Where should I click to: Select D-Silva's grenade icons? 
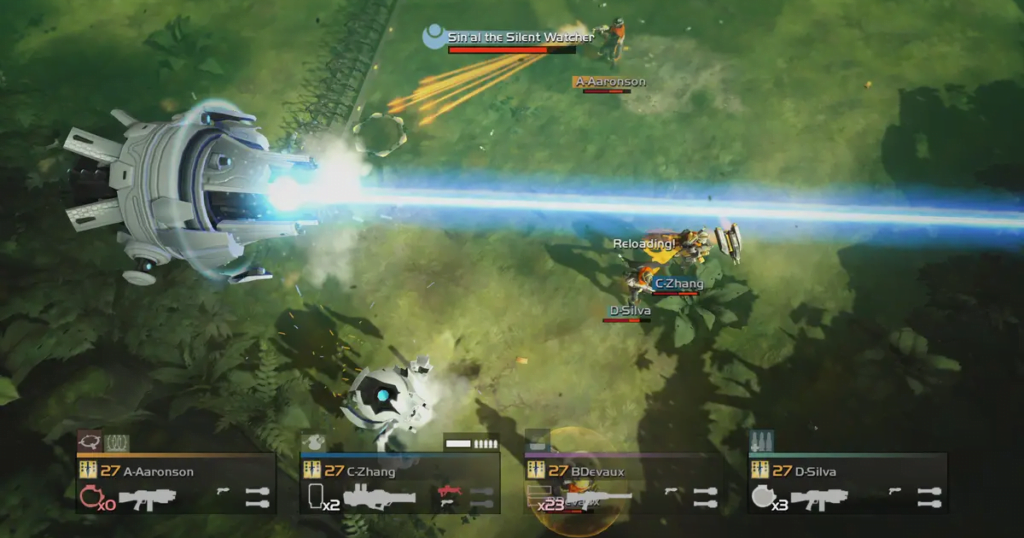[929, 497]
